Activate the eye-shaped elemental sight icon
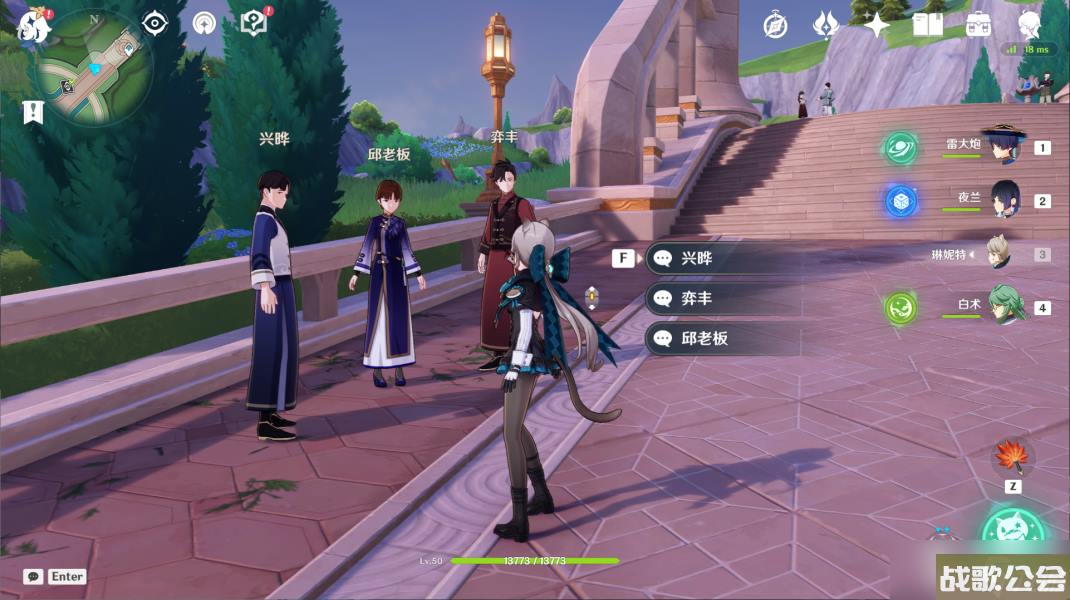This screenshot has height=600, width=1070. pyautogui.click(x=154, y=23)
